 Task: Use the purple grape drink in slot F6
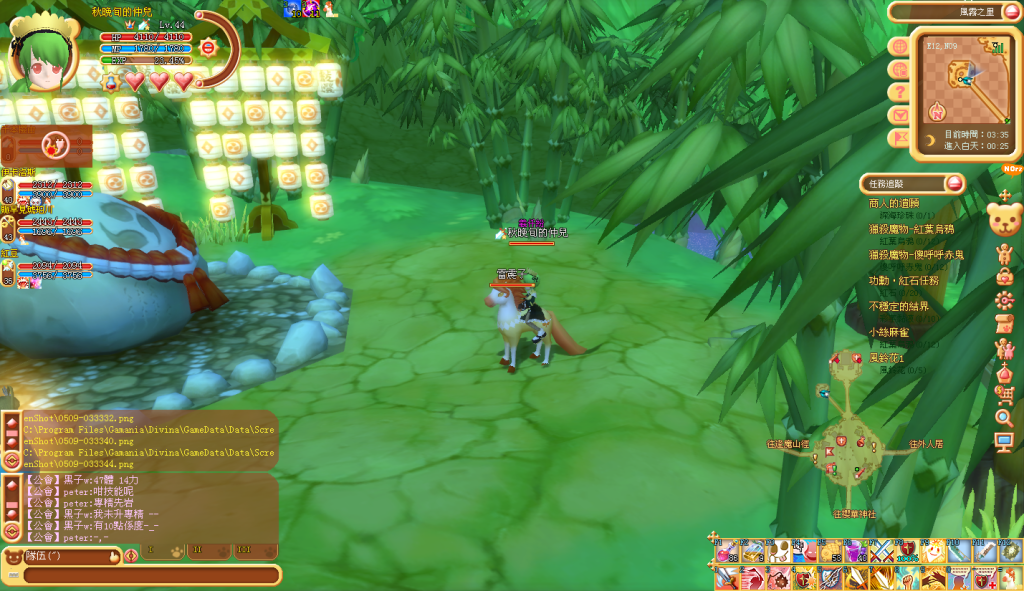tap(857, 551)
